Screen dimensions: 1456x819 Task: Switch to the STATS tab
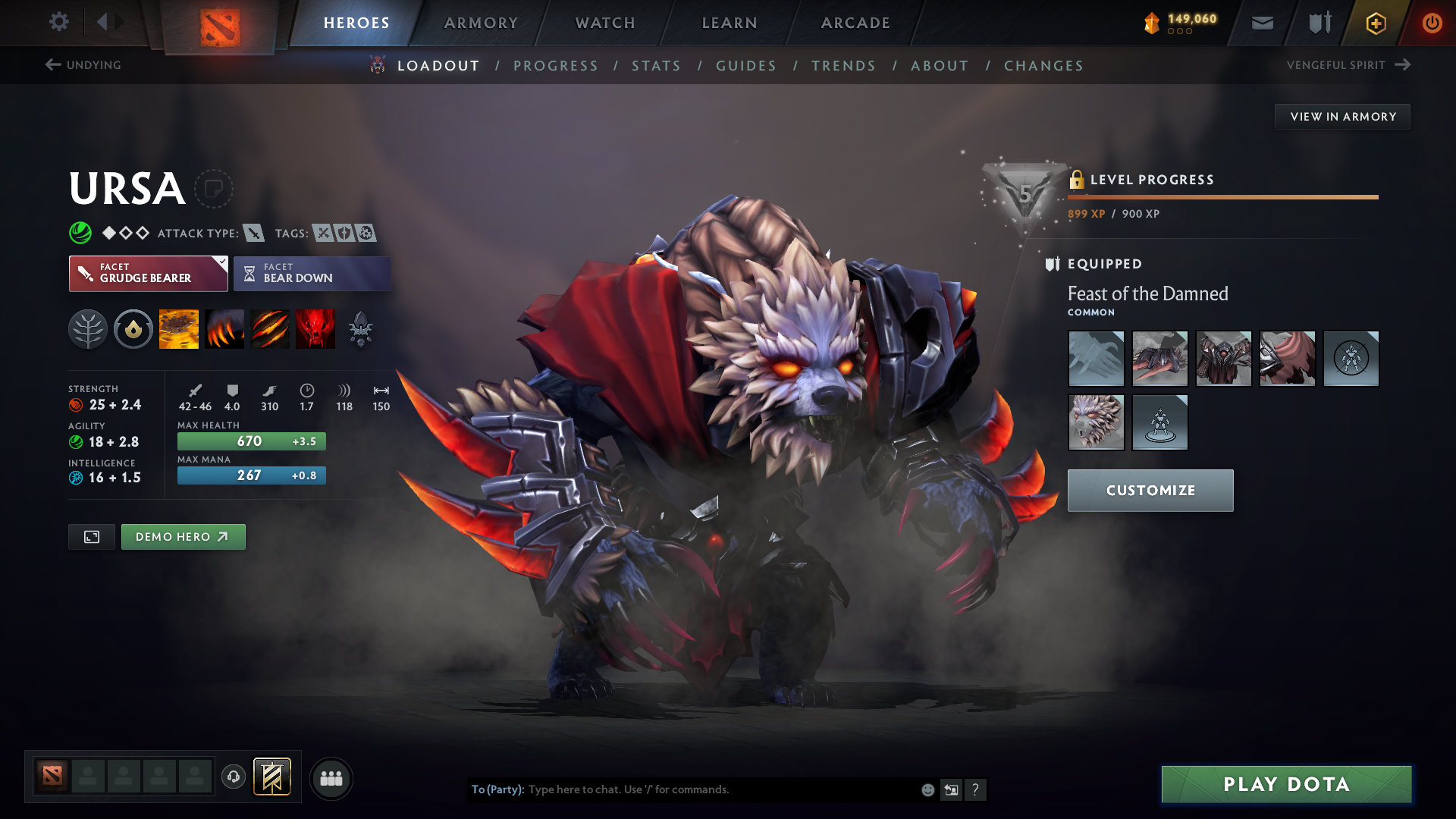click(656, 65)
